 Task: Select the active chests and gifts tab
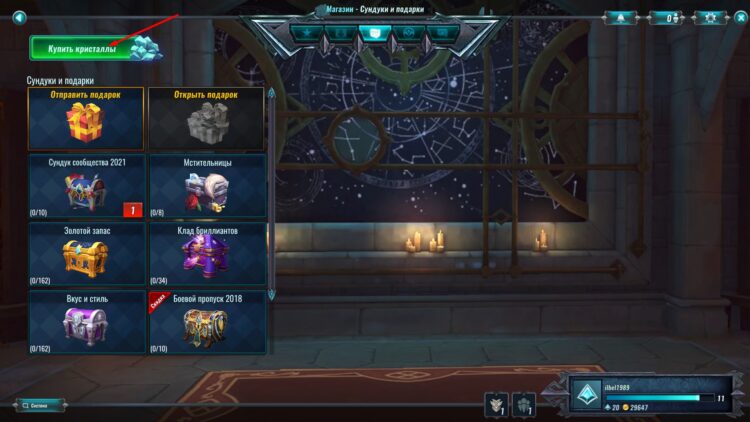[x=375, y=32]
